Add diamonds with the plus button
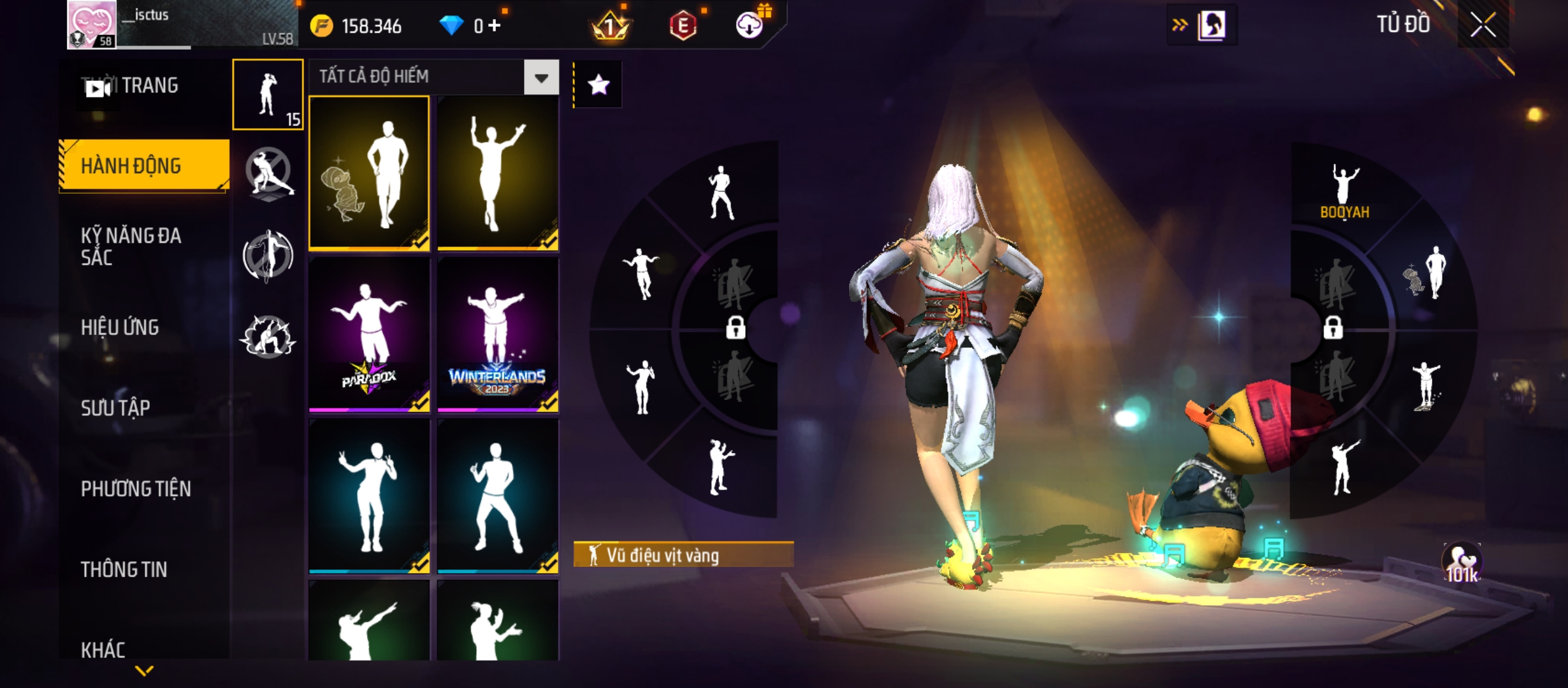Screen dimensions: 1568x688 pos(495,26)
